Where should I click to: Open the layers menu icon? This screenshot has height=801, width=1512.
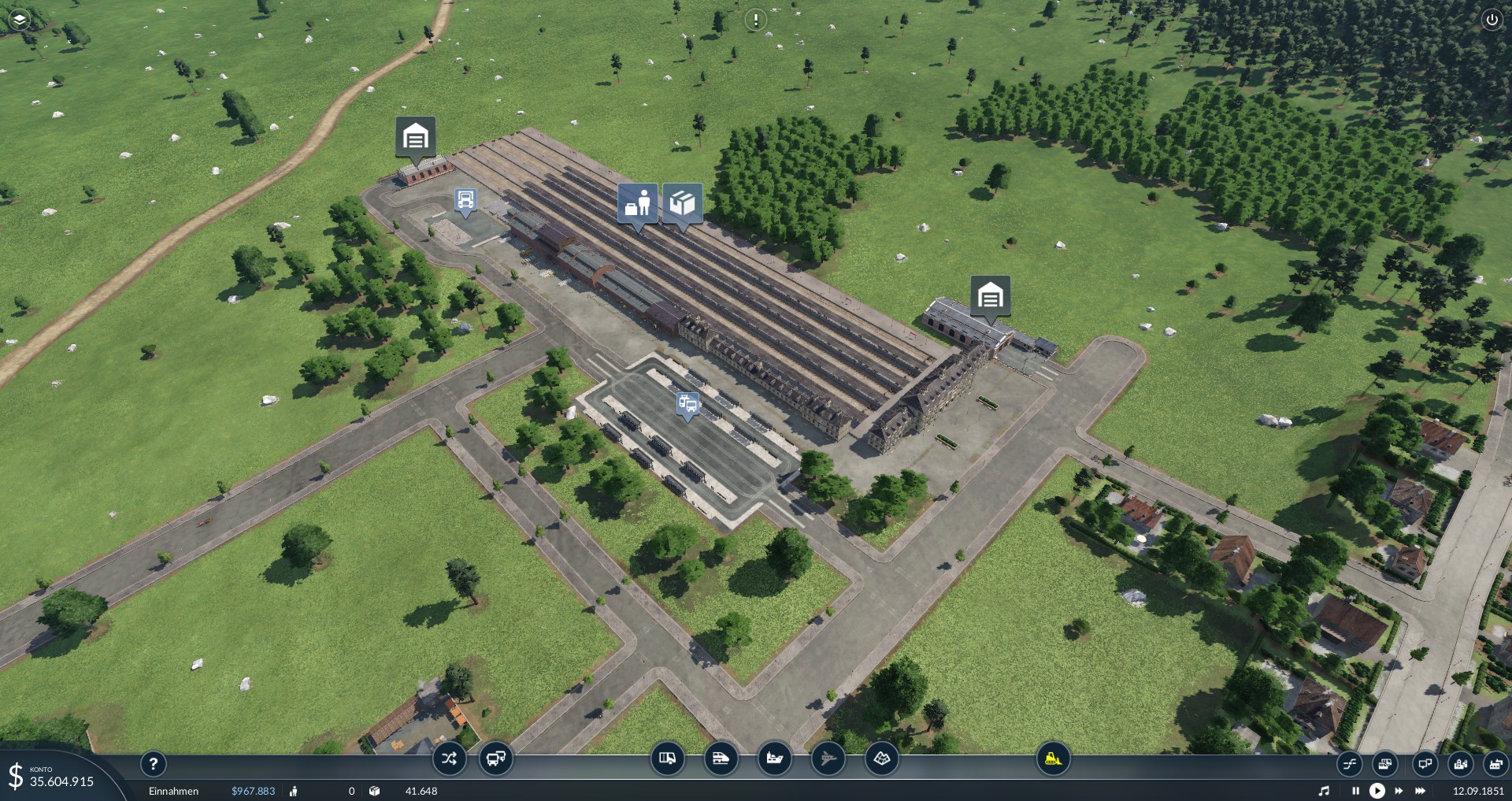(x=19, y=20)
